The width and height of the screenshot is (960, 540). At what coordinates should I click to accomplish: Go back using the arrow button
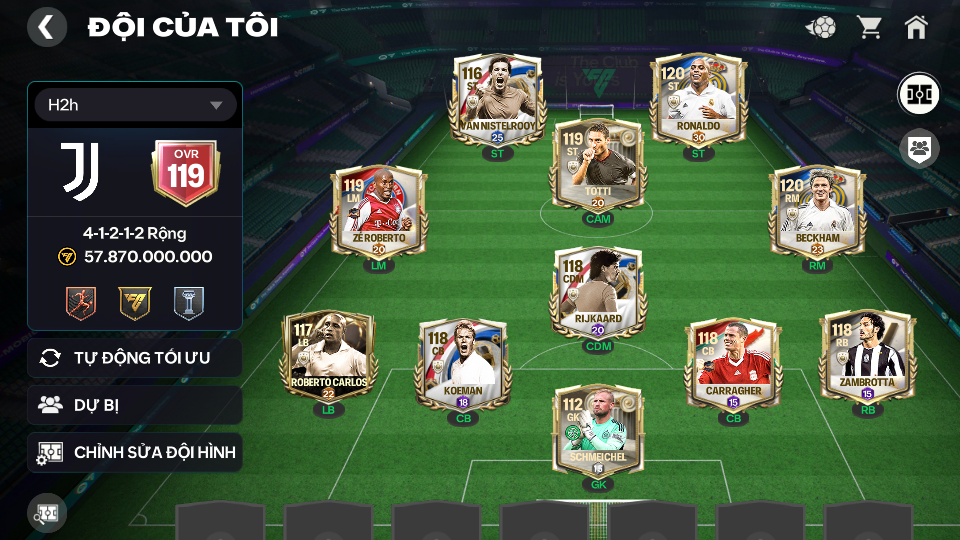[45, 27]
